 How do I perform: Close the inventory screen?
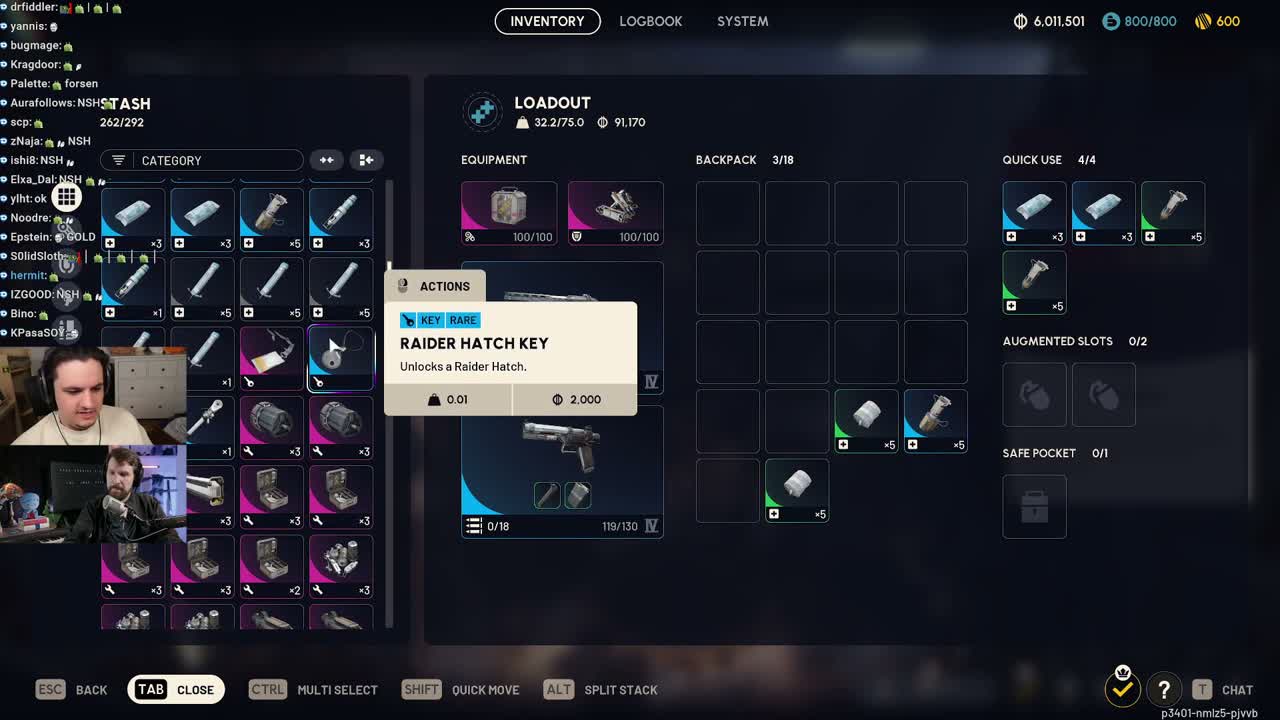(176, 689)
